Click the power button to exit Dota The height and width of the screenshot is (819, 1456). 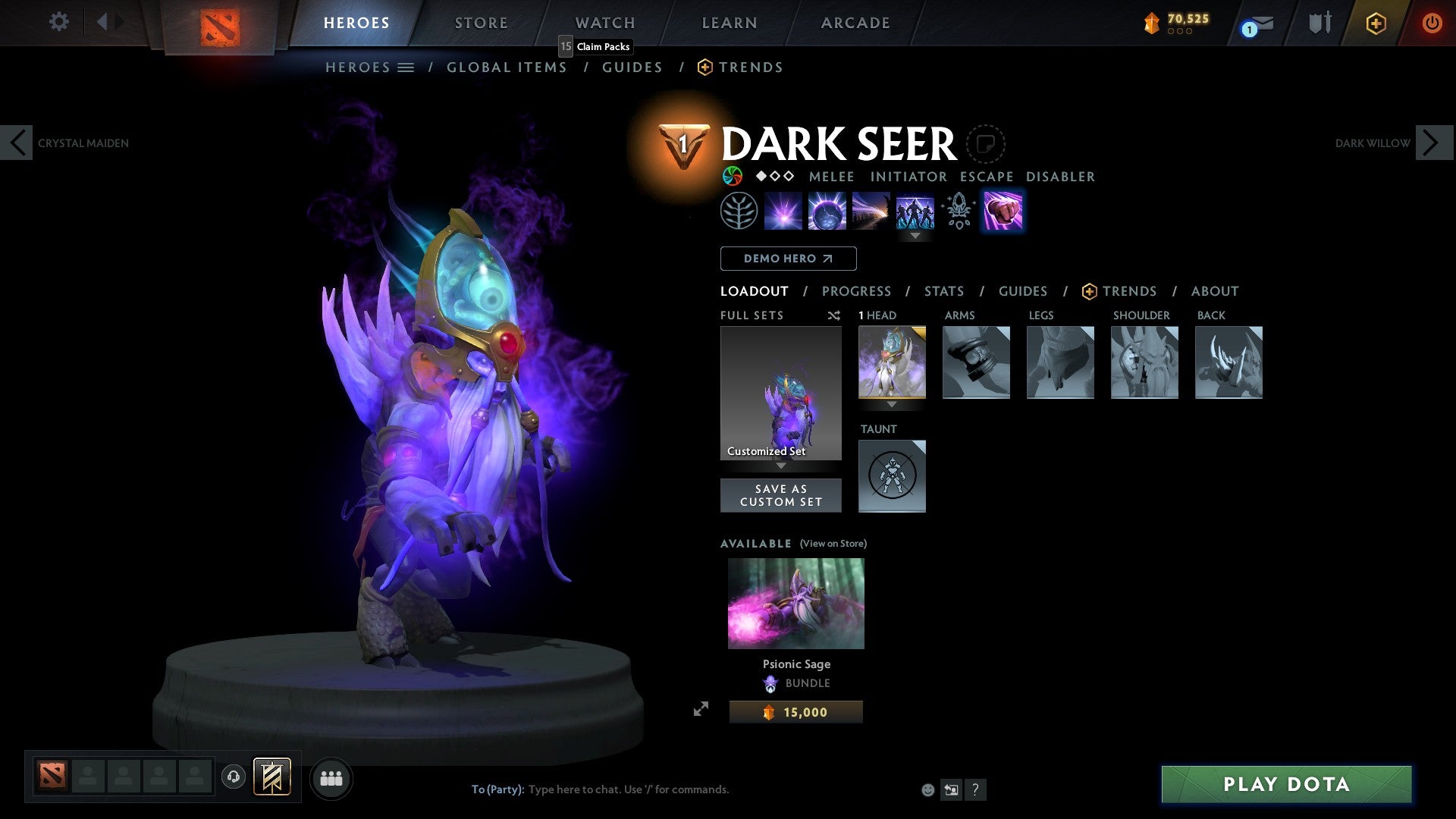(1432, 22)
